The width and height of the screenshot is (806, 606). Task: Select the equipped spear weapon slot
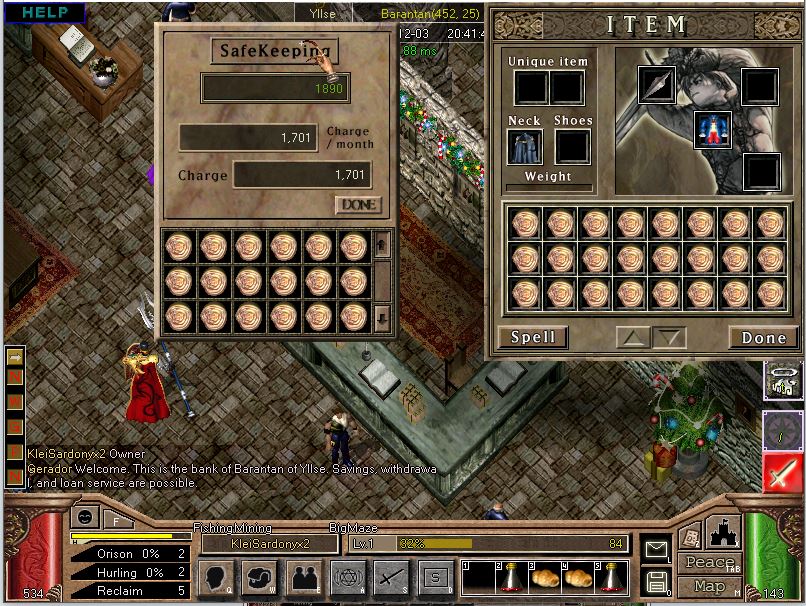pos(658,84)
